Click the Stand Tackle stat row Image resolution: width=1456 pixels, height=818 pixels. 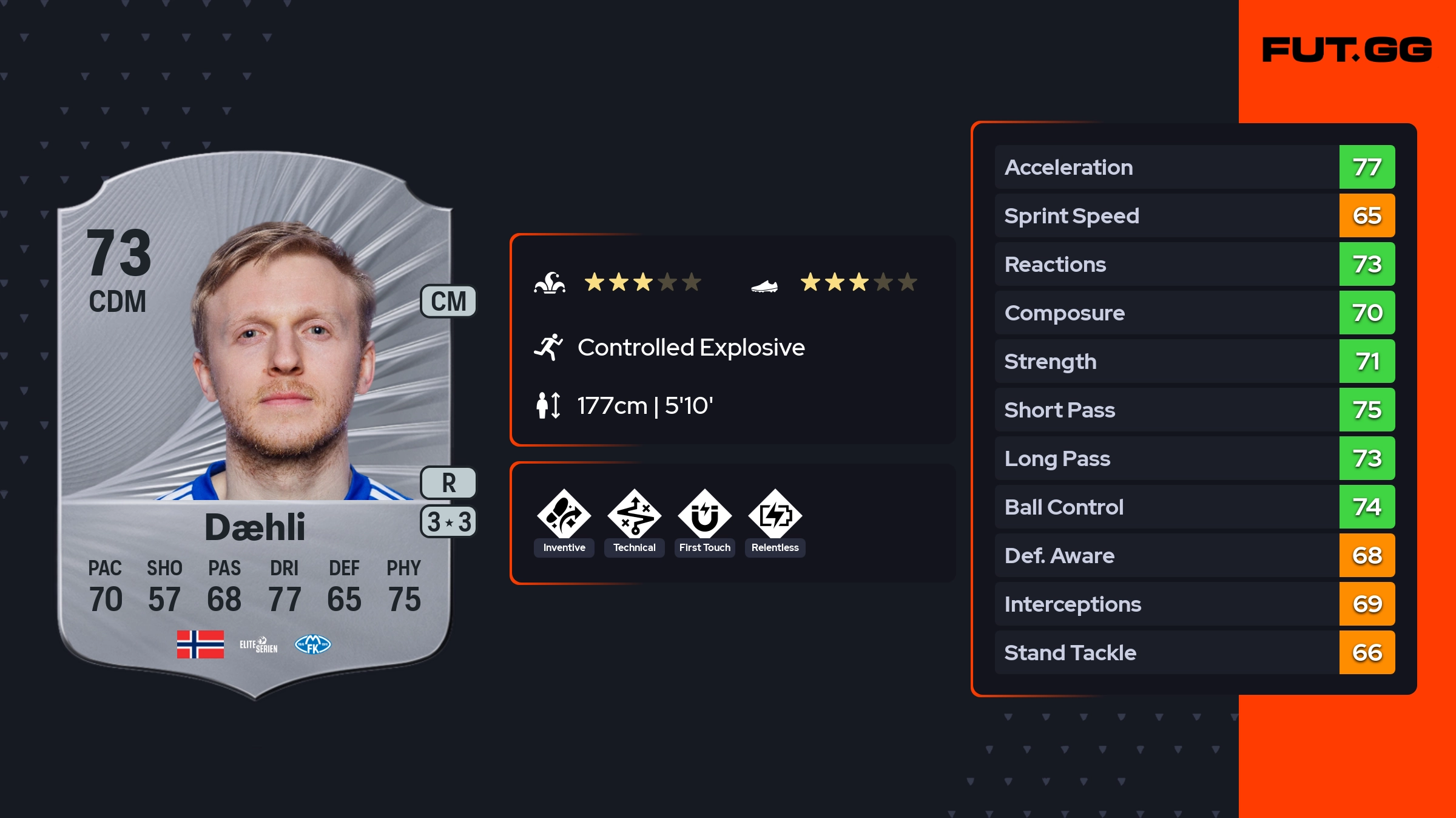1195,652
